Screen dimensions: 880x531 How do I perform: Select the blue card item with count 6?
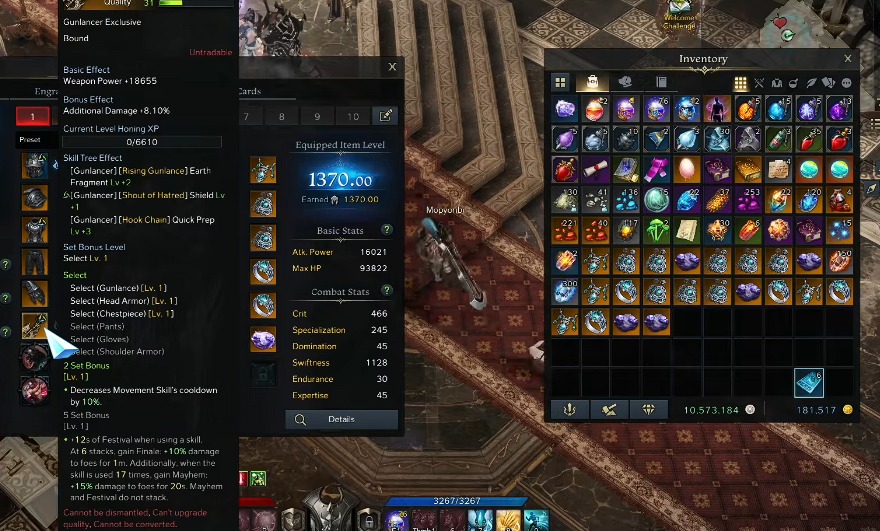click(x=809, y=382)
